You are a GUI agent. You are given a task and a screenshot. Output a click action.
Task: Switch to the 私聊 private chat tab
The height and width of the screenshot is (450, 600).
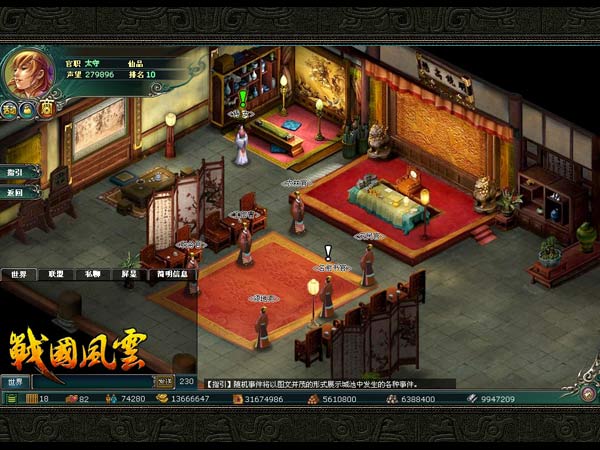pyautogui.click(x=92, y=273)
